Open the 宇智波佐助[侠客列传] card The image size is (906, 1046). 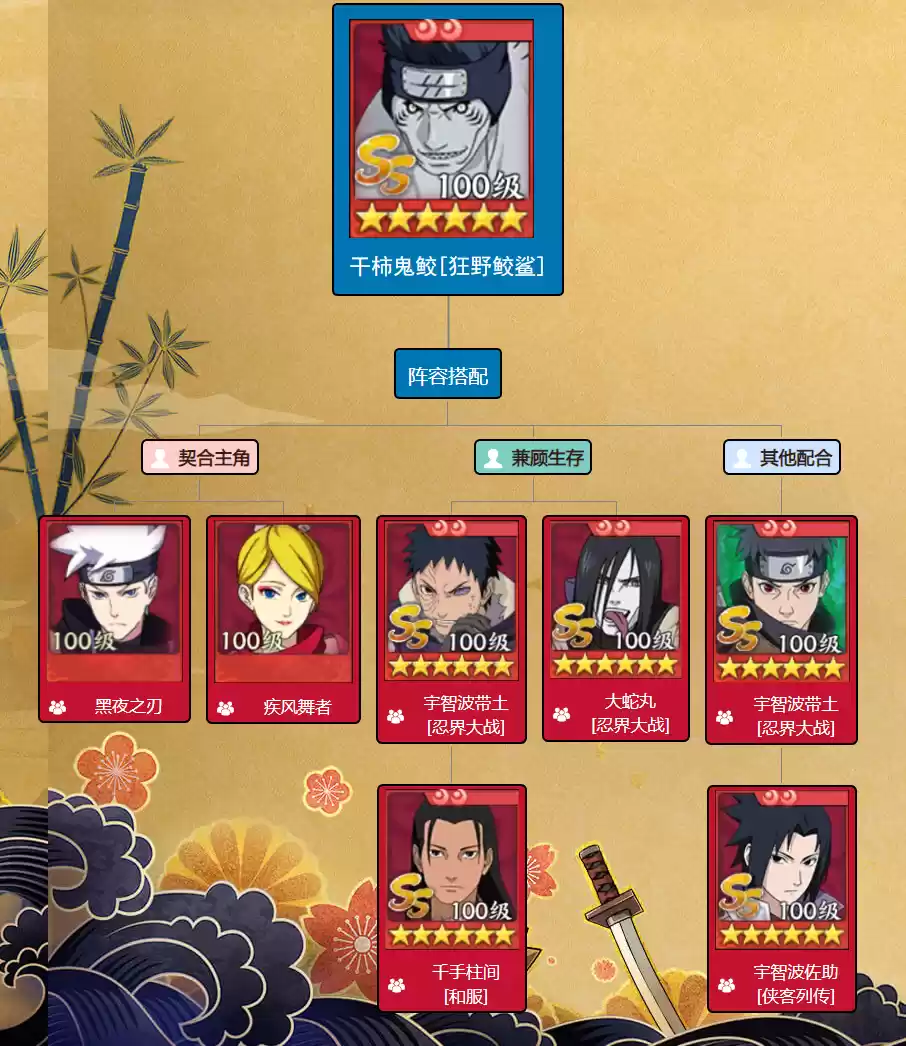point(782,897)
